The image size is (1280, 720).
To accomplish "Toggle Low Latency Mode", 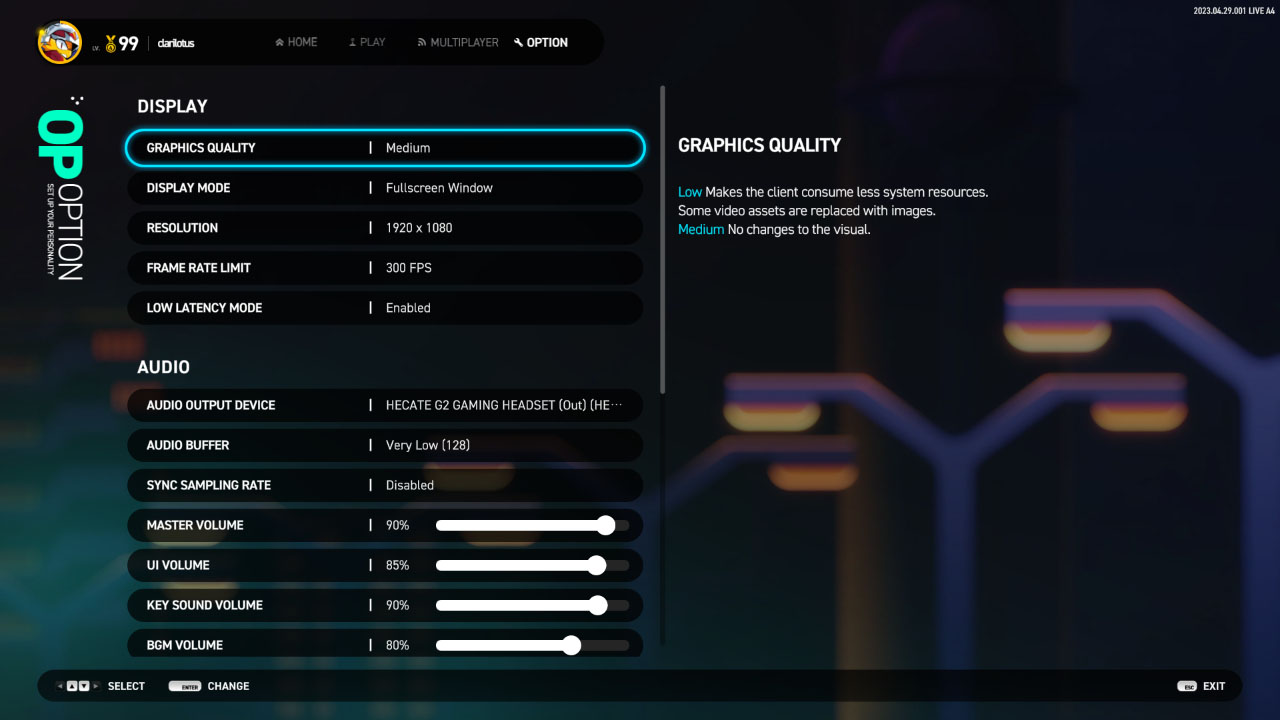I will (x=385, y=308).
